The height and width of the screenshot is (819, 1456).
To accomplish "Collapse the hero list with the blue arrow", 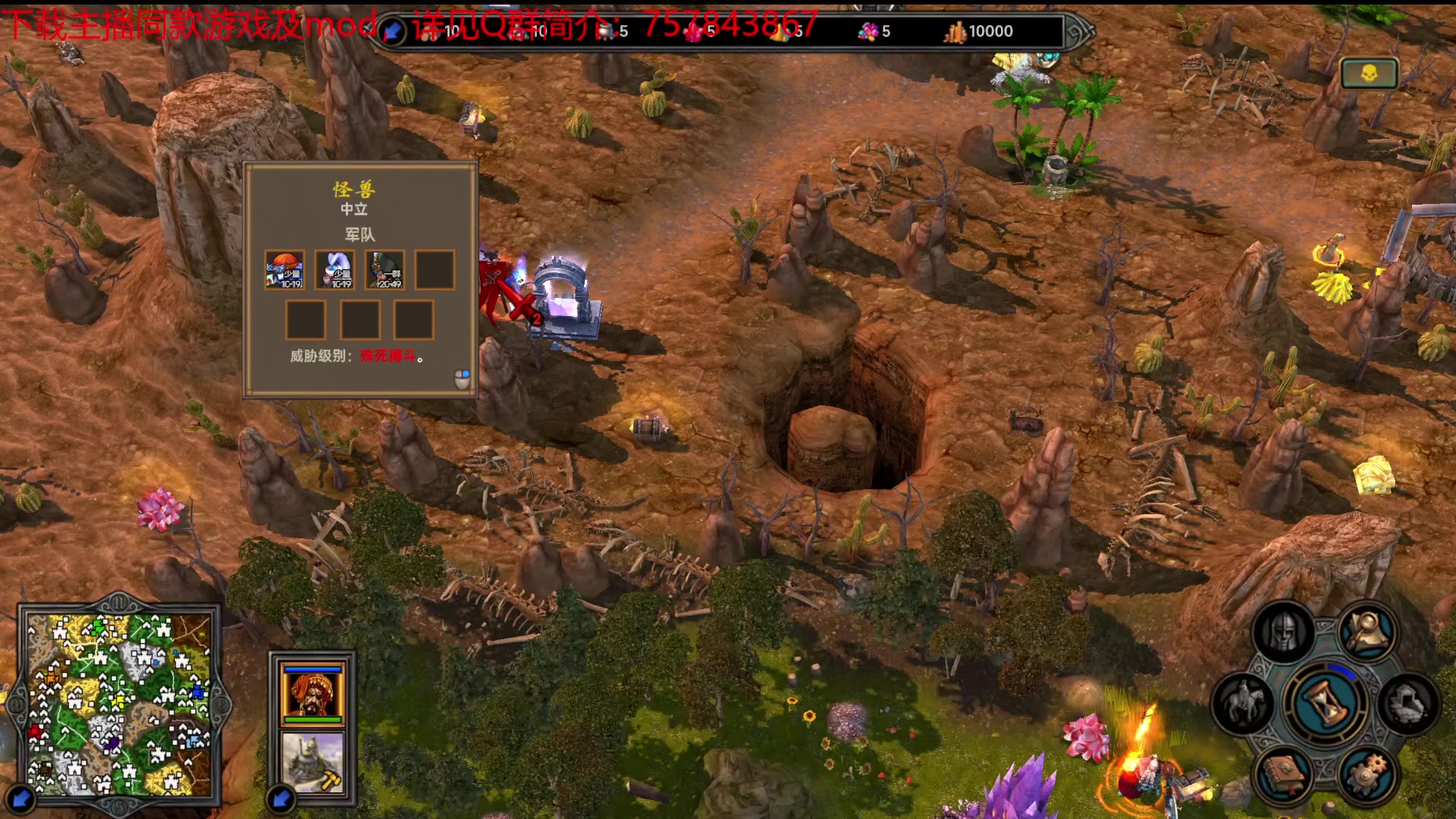I will pos(281,799).
